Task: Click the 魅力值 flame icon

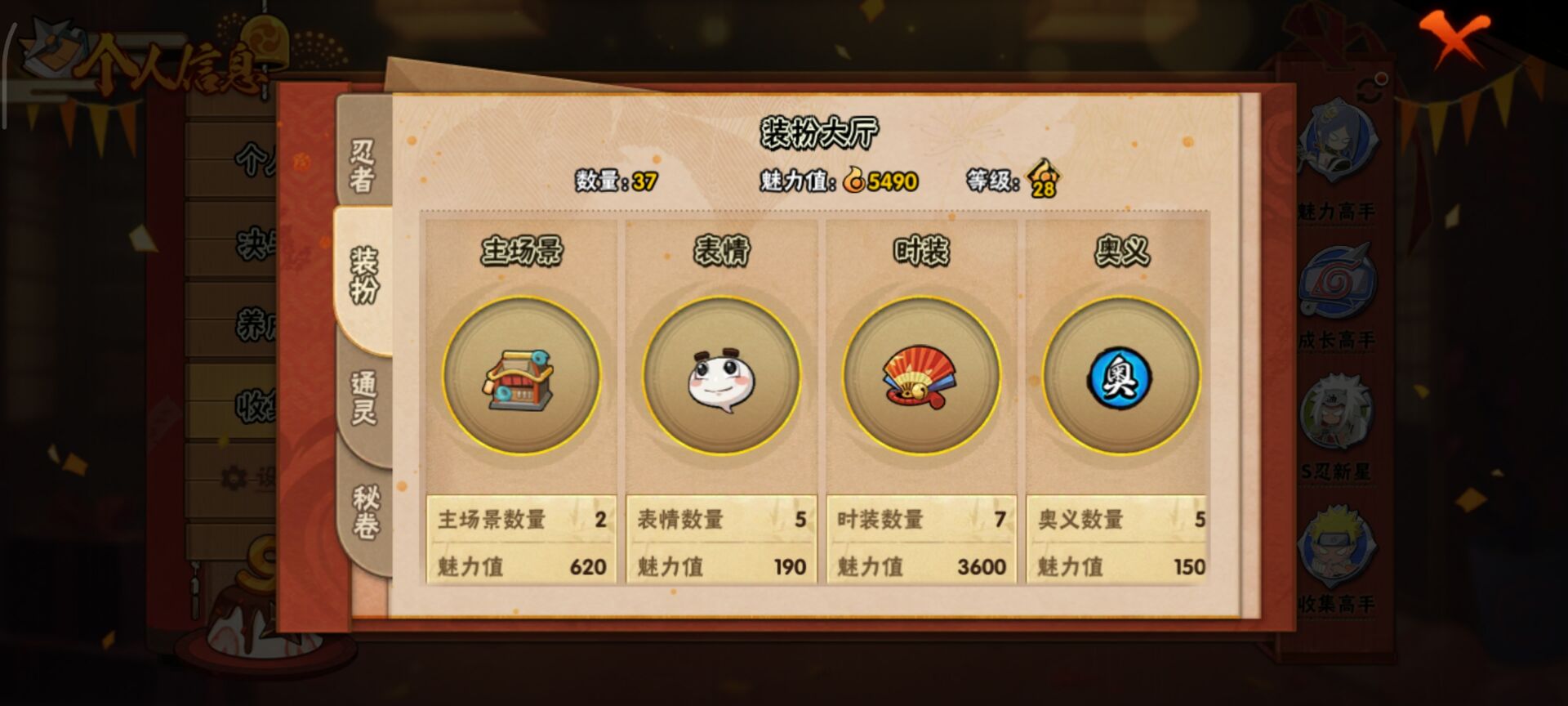Action: click(x=854, y=178)
